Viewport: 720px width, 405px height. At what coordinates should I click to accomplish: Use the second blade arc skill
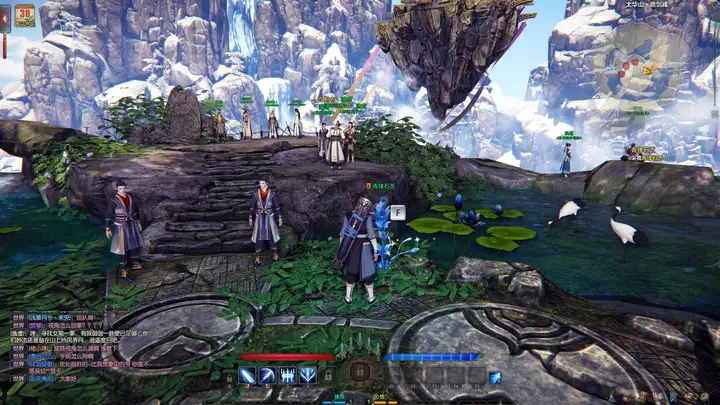tap(268, 376)
